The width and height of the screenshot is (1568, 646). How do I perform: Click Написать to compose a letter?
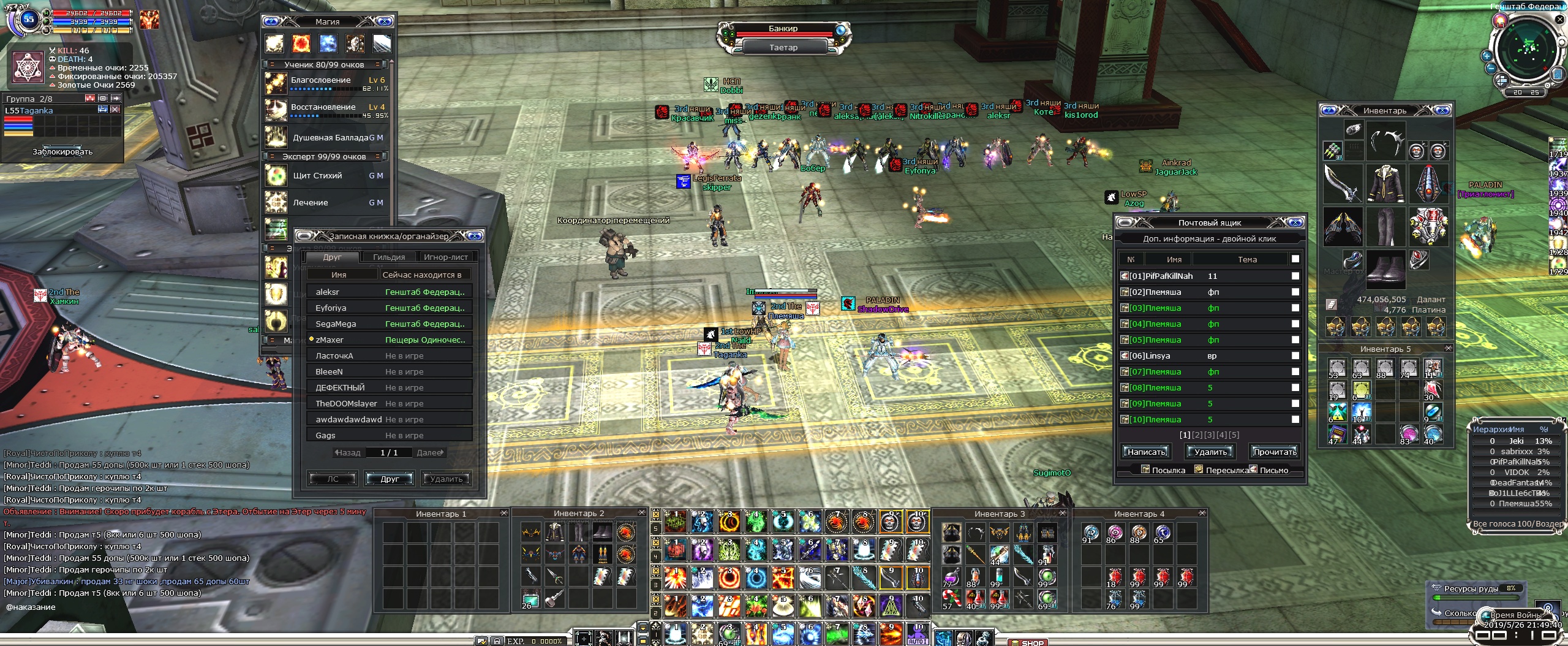(1146, 452)
